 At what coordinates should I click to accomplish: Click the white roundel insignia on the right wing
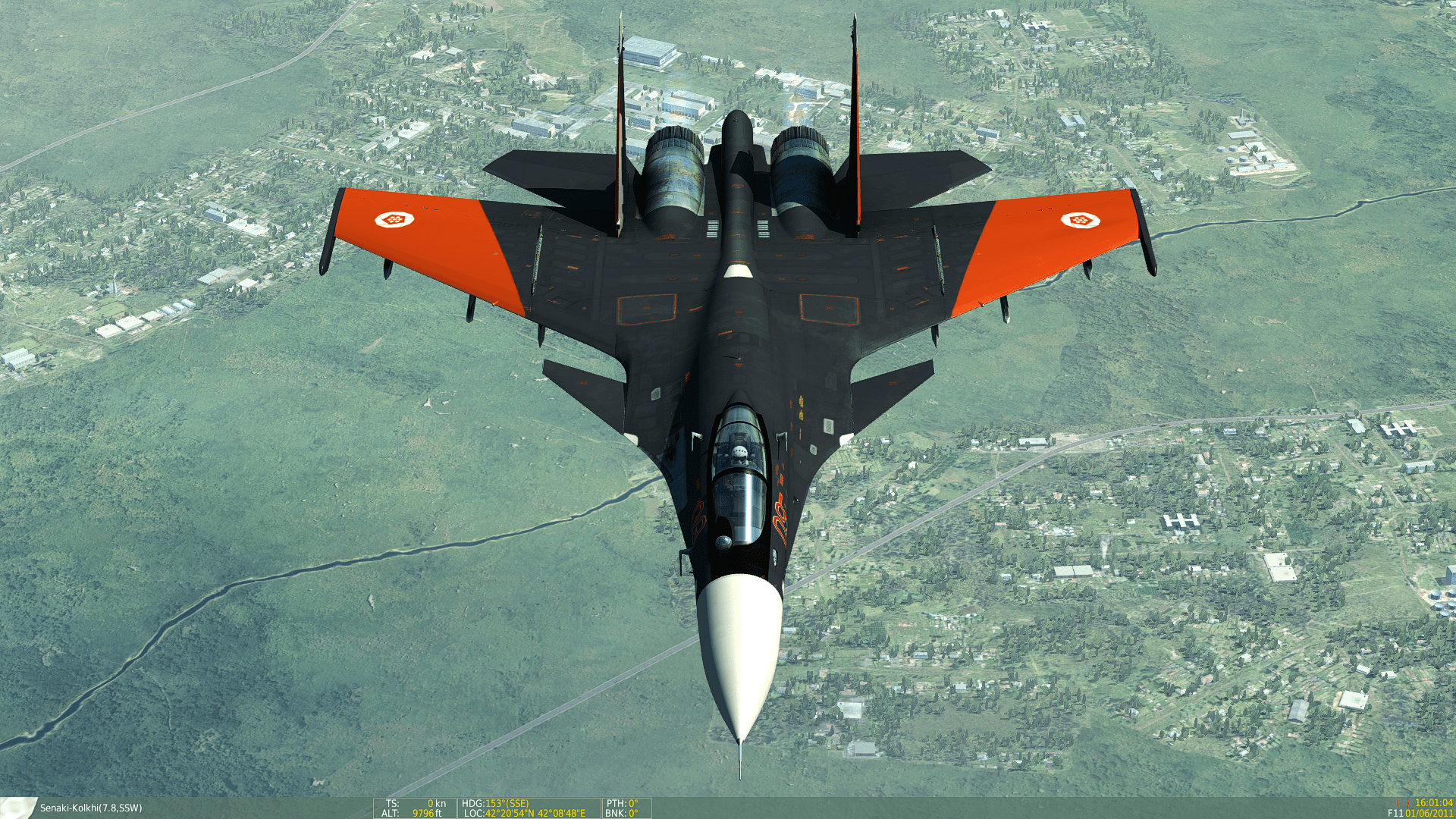tap(1080, 222)
